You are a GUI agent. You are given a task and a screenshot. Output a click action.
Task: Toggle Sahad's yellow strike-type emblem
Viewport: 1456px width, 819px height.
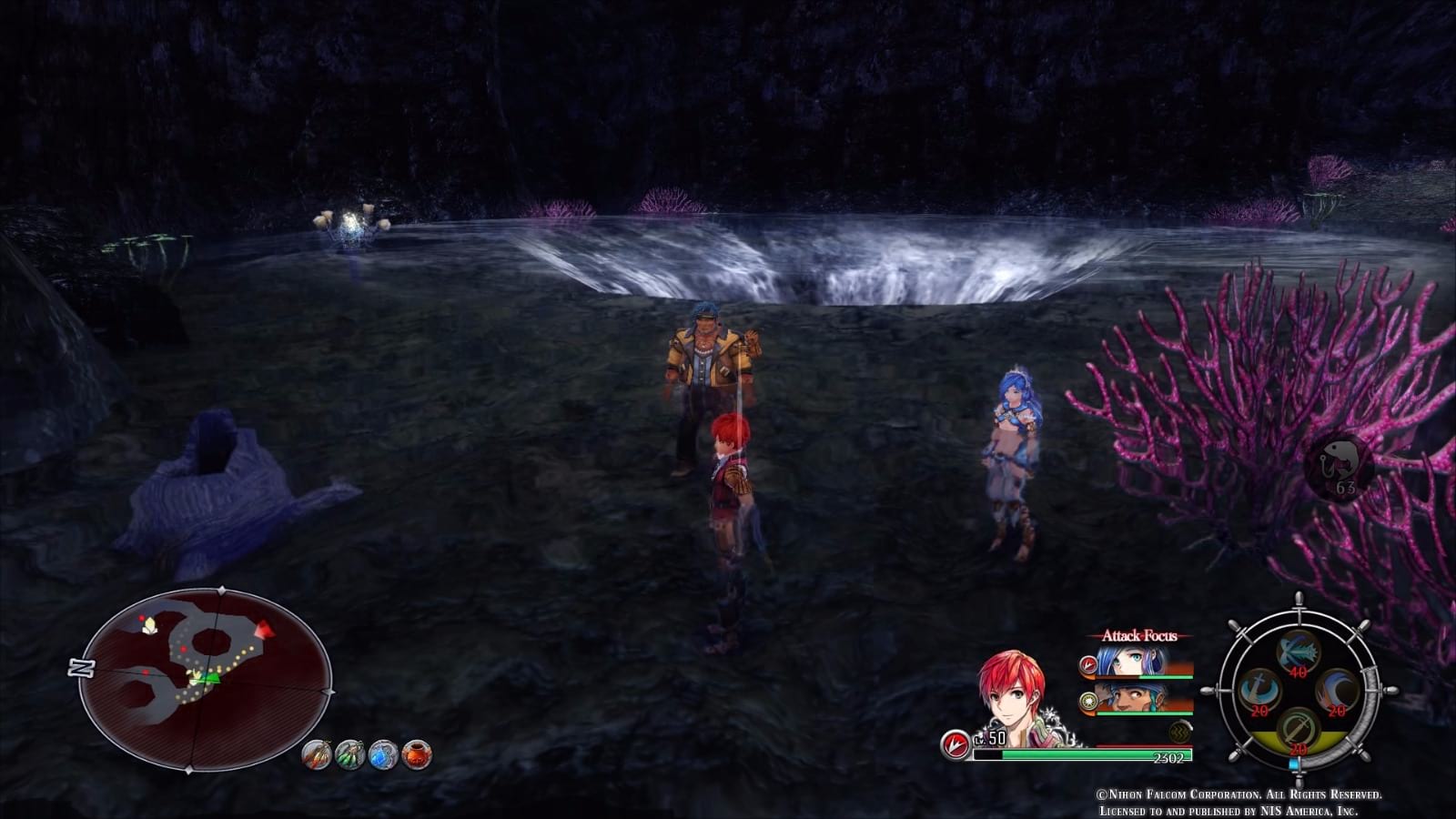click(x=1088, y=700)
